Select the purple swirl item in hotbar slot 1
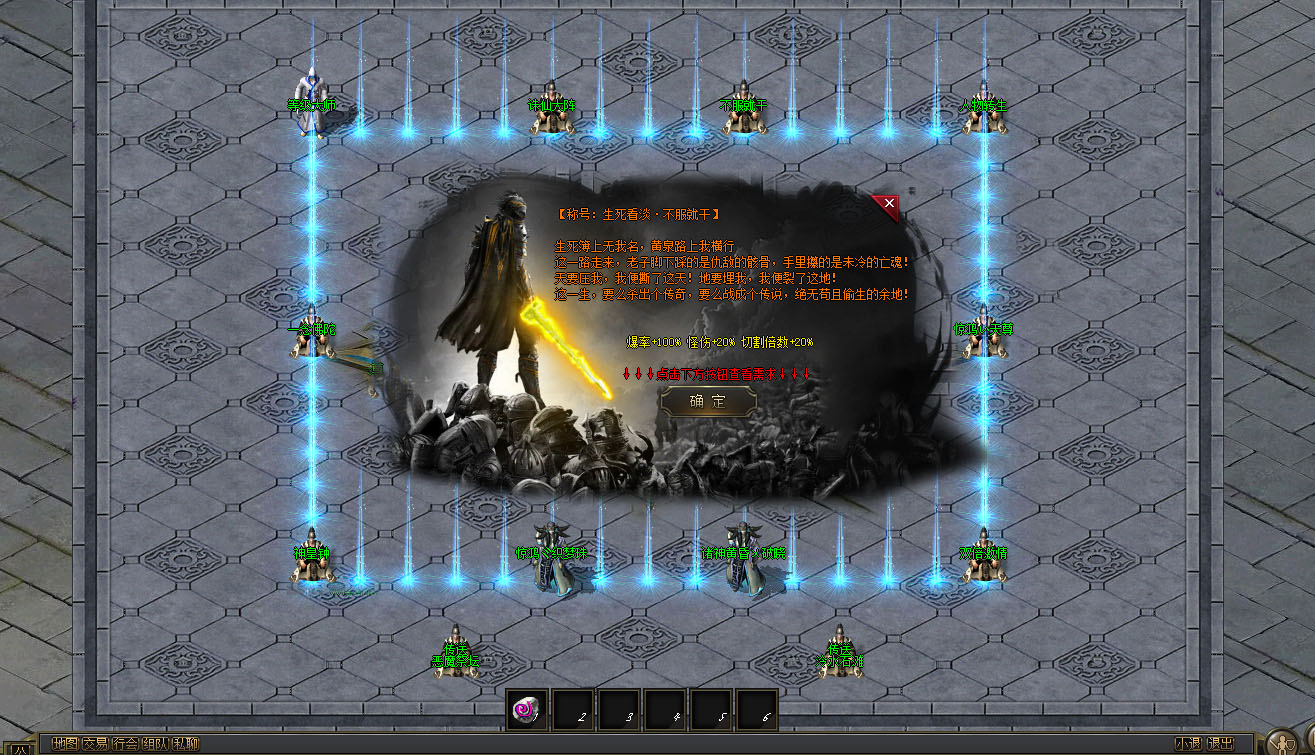This screenshot has height=755, width=1315. (x=526, y=709)
